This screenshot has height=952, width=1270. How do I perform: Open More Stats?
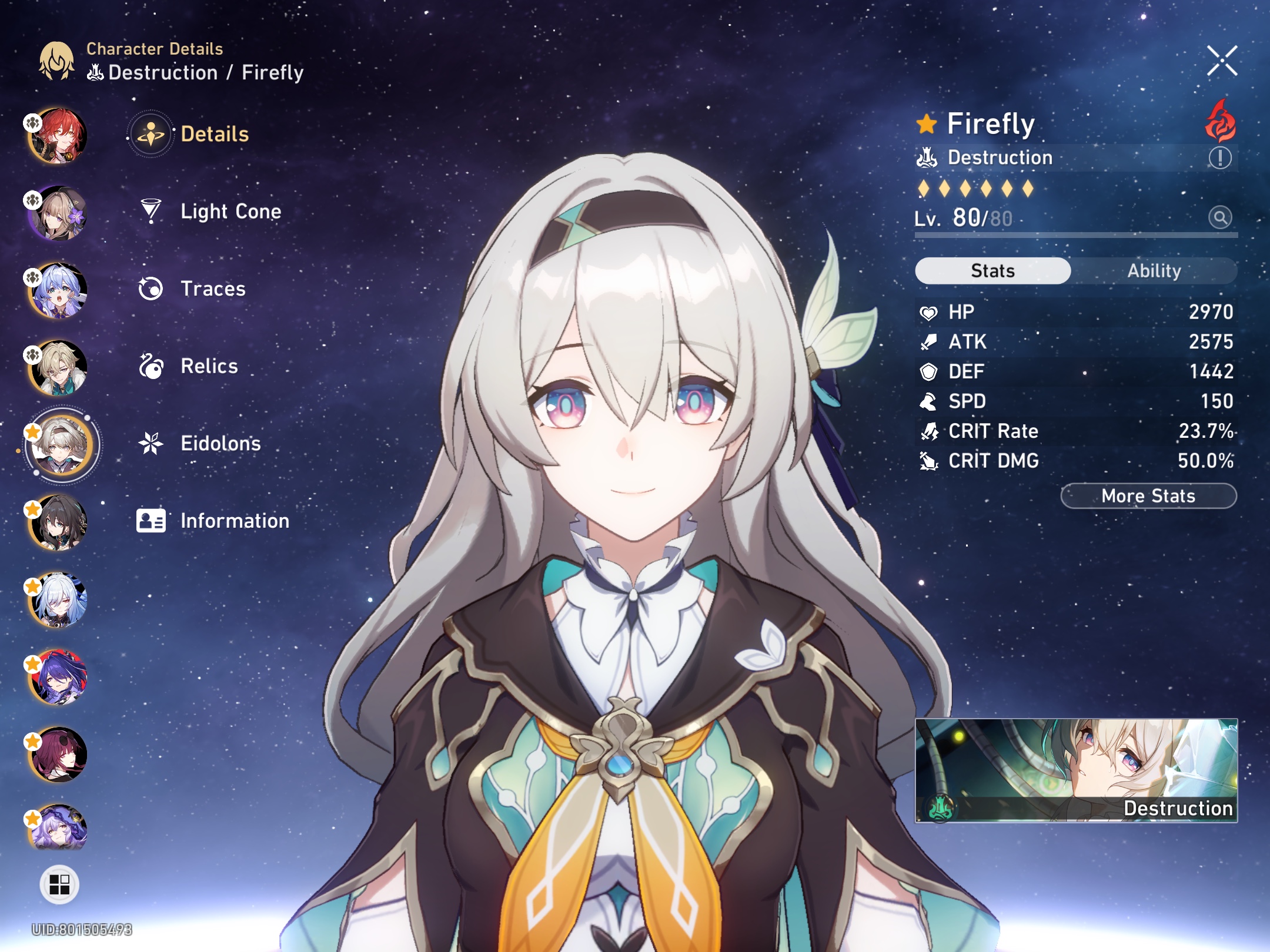1148,495
